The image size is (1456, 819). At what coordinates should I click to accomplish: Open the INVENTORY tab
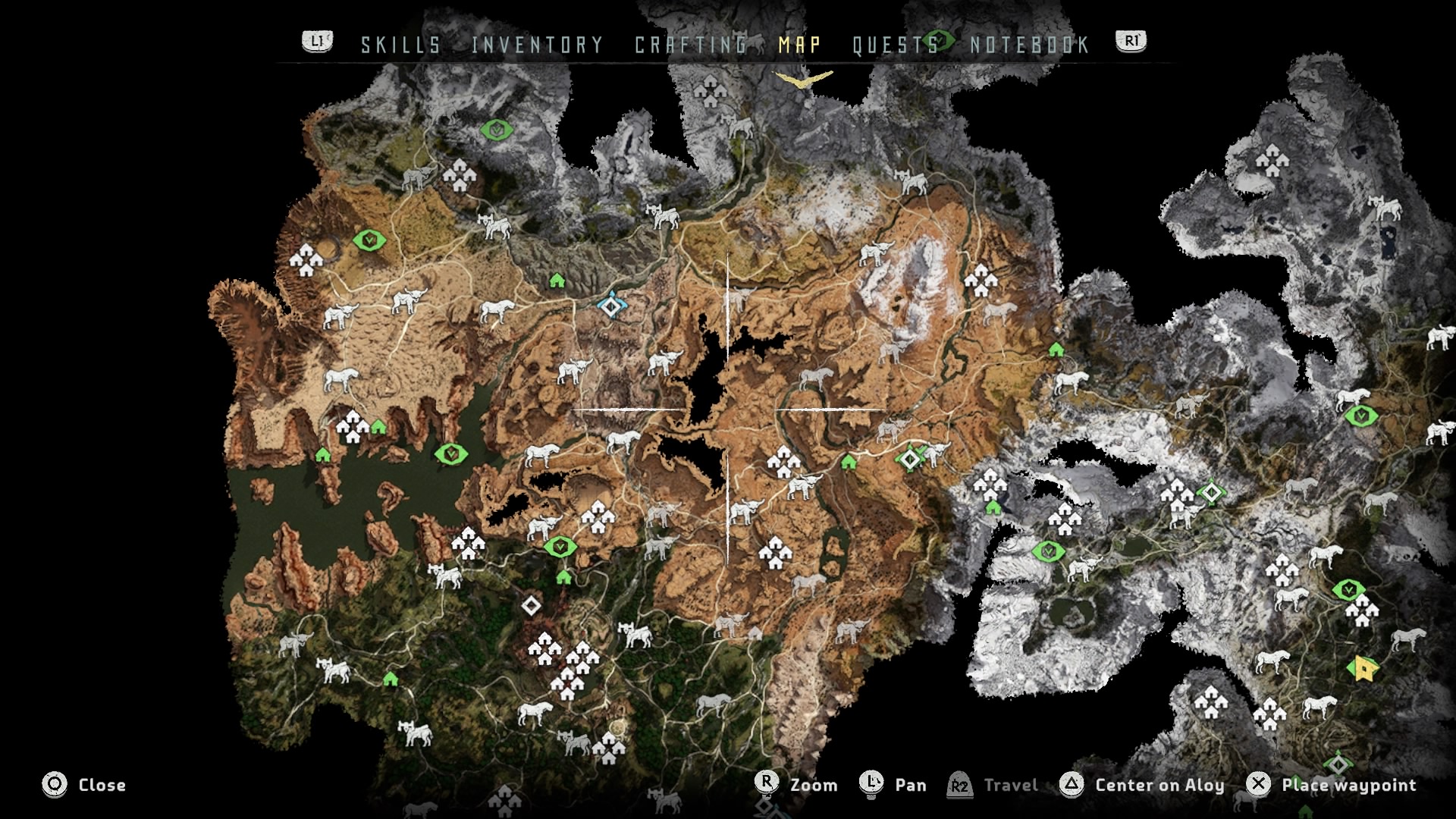tap(535, 45)
